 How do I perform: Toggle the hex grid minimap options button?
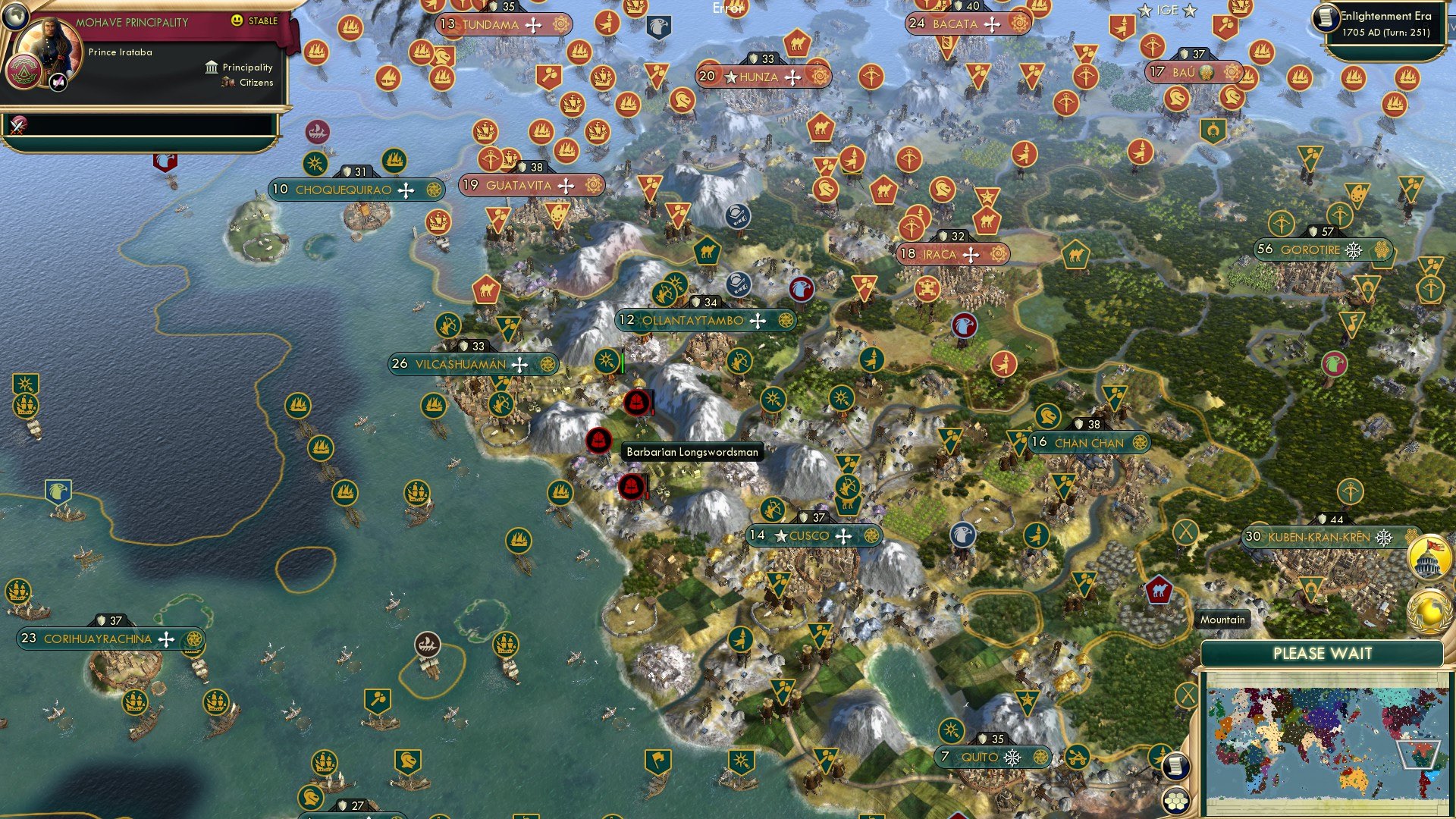[1175, 800]
